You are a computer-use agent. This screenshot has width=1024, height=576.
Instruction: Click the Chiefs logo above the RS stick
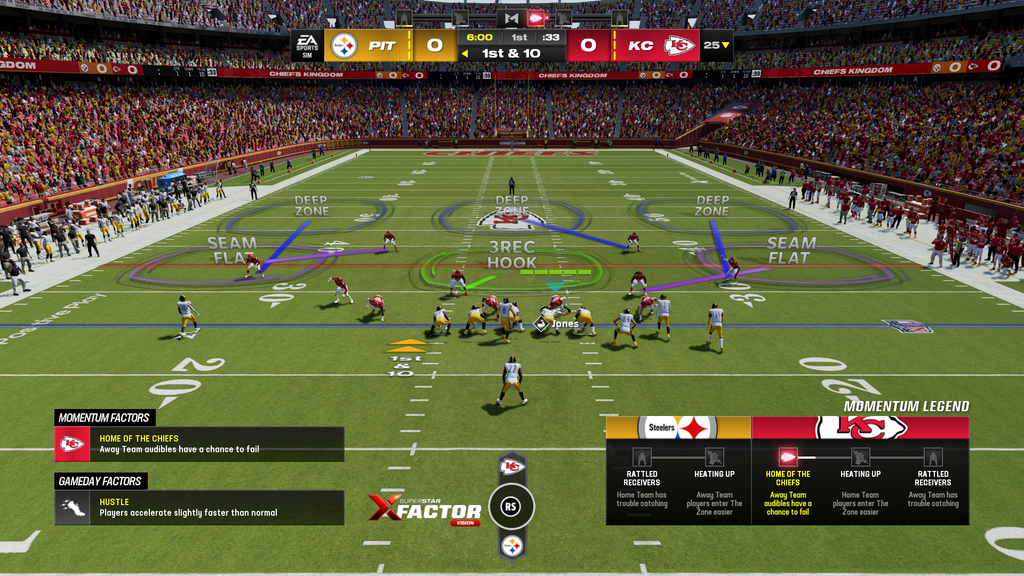512,466
